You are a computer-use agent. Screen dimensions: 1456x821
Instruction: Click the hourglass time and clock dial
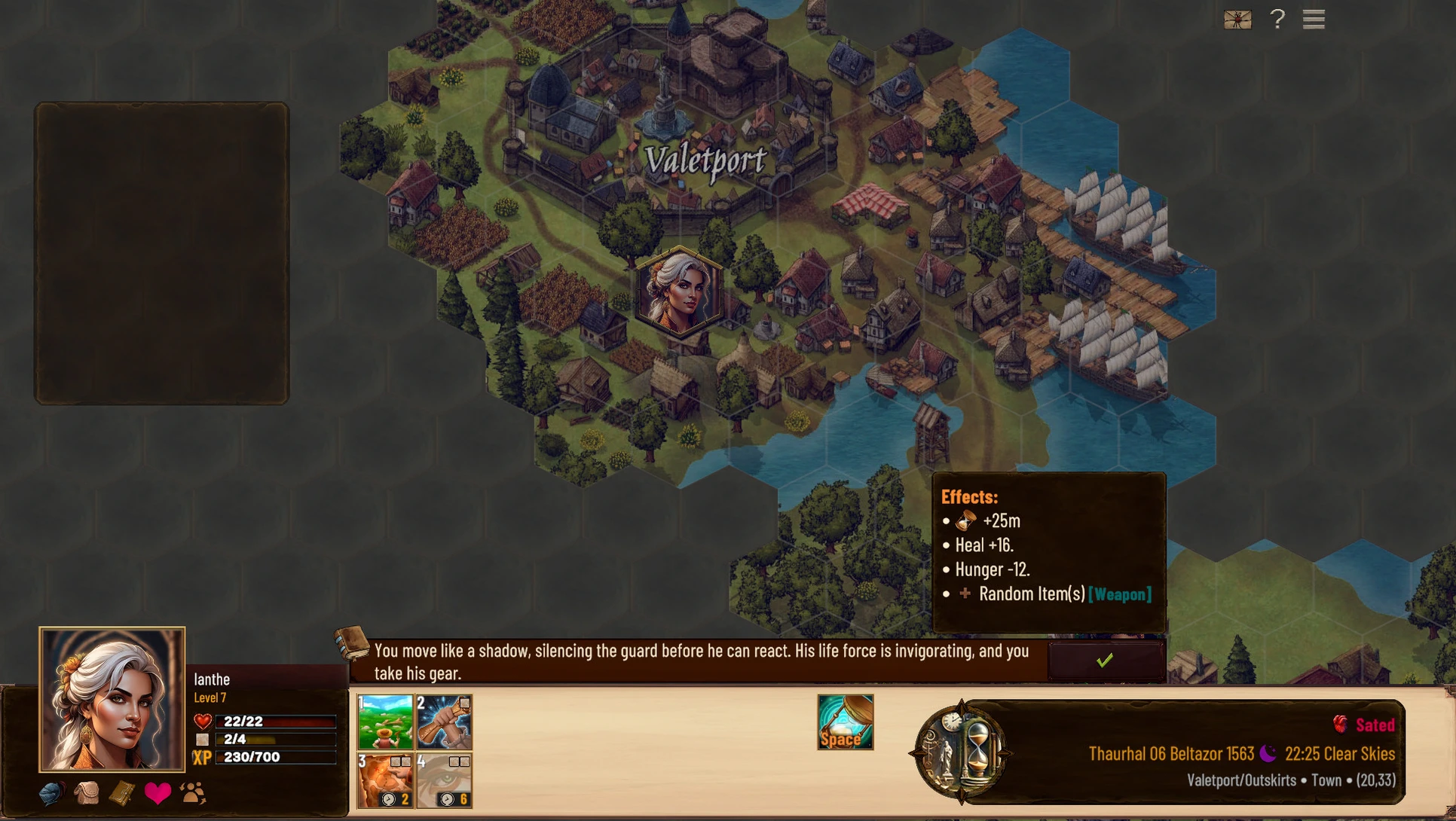pos(961,752)
